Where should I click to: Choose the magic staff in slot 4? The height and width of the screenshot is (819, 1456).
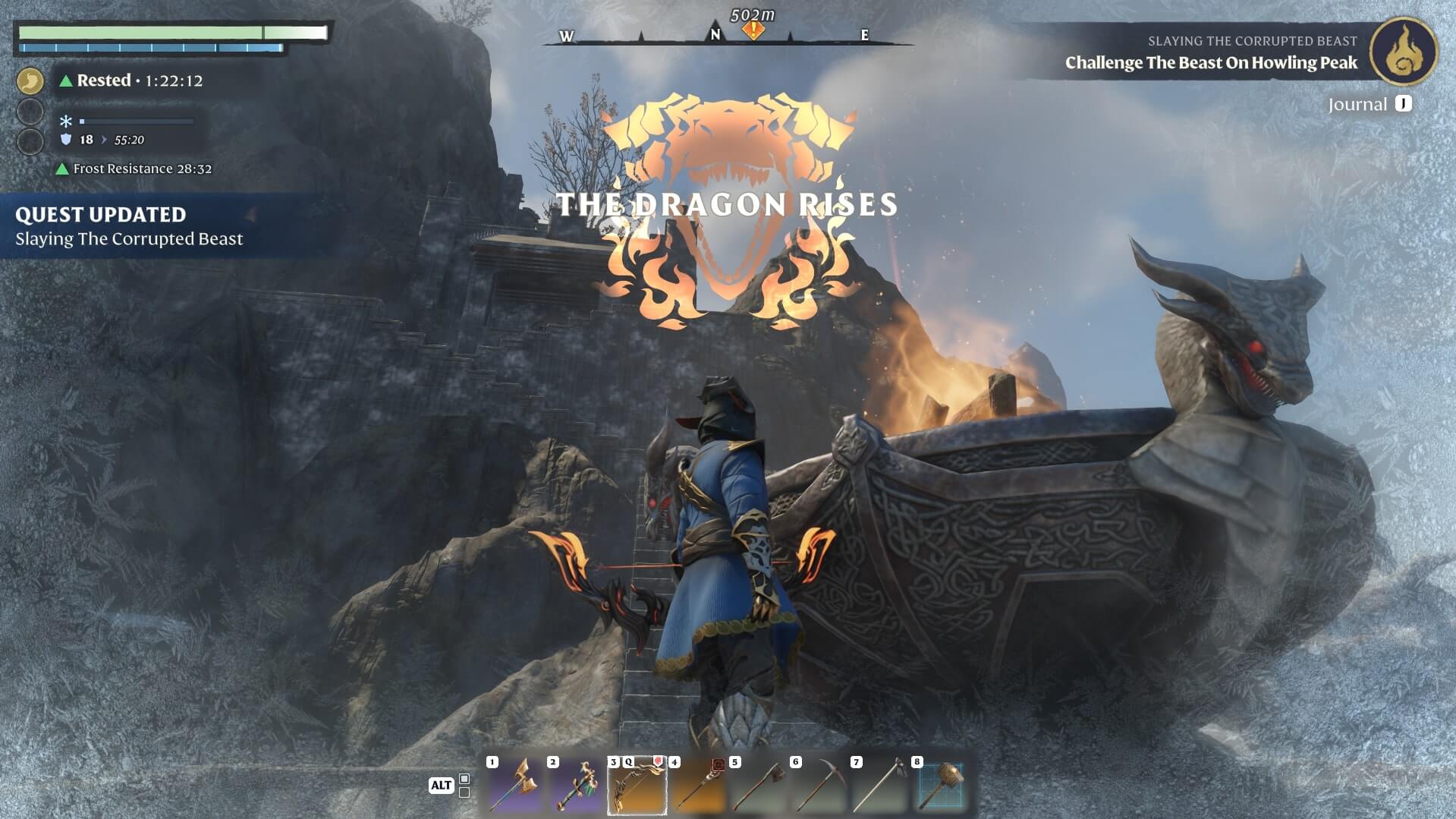pos(697,786)
